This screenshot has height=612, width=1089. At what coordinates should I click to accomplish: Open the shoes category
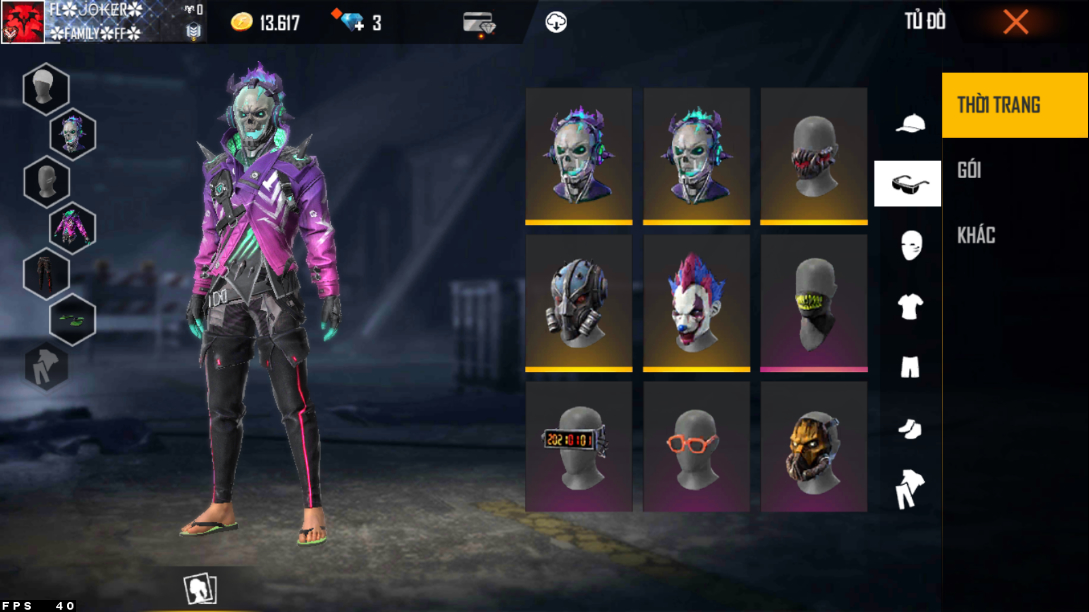(909, 429)
